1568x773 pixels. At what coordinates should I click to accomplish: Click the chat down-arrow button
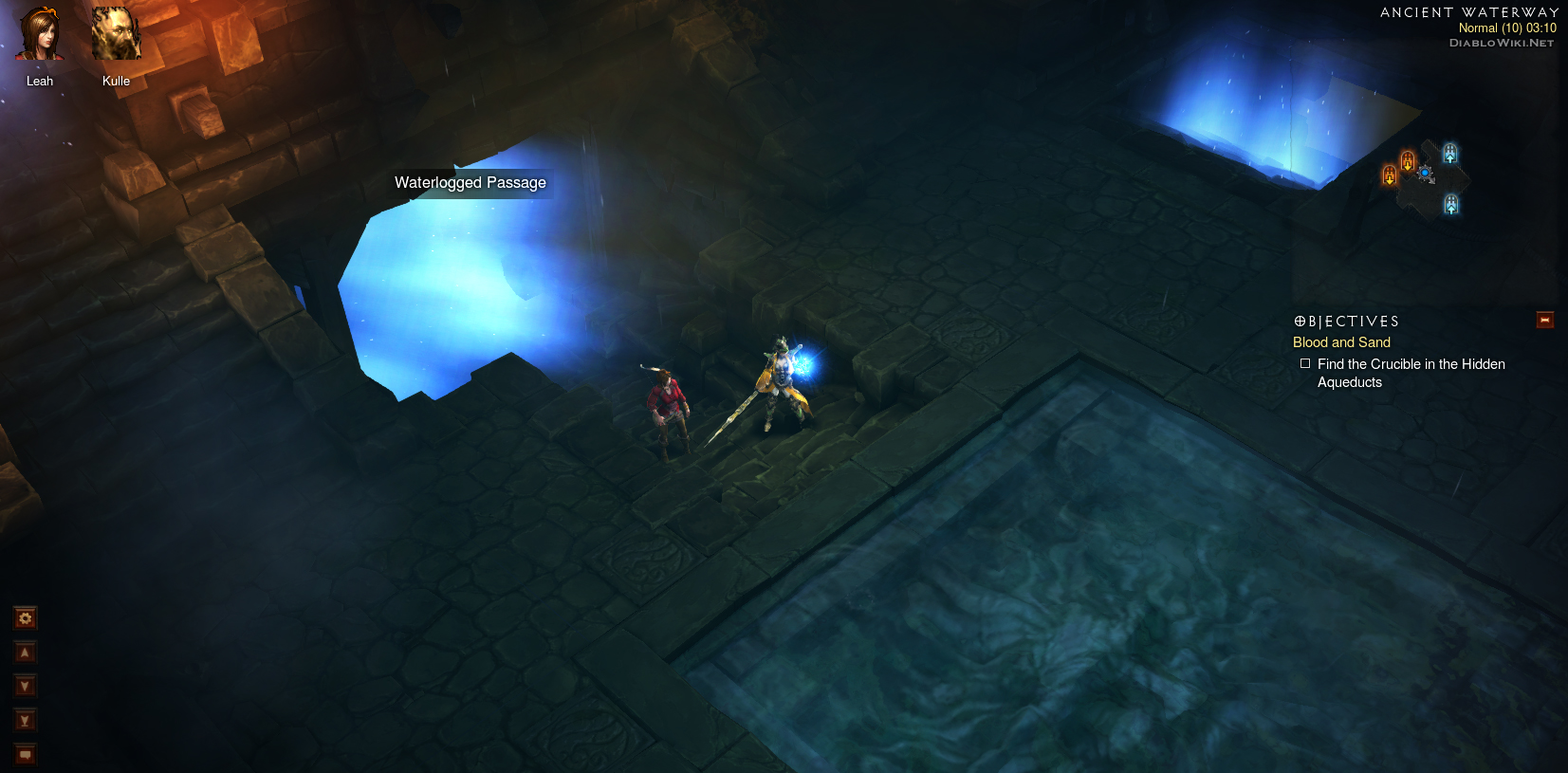(26, 687)
